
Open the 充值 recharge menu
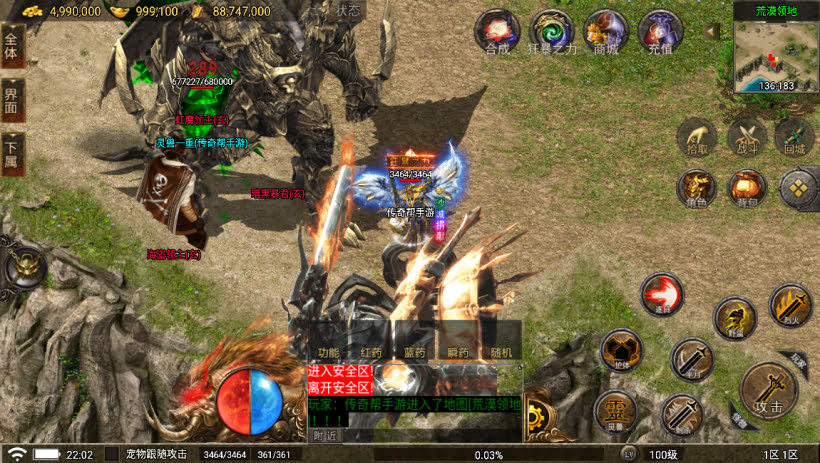pyautogui.click(x=659, y=32)
